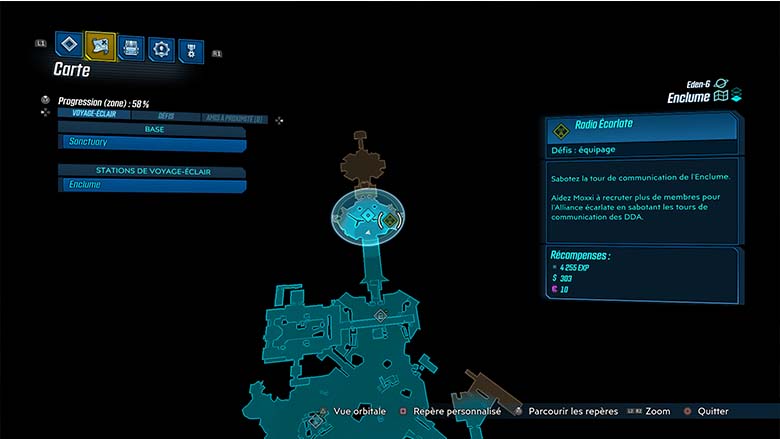Click the green Radio Écarlate marker on map

tap(389, 220)
